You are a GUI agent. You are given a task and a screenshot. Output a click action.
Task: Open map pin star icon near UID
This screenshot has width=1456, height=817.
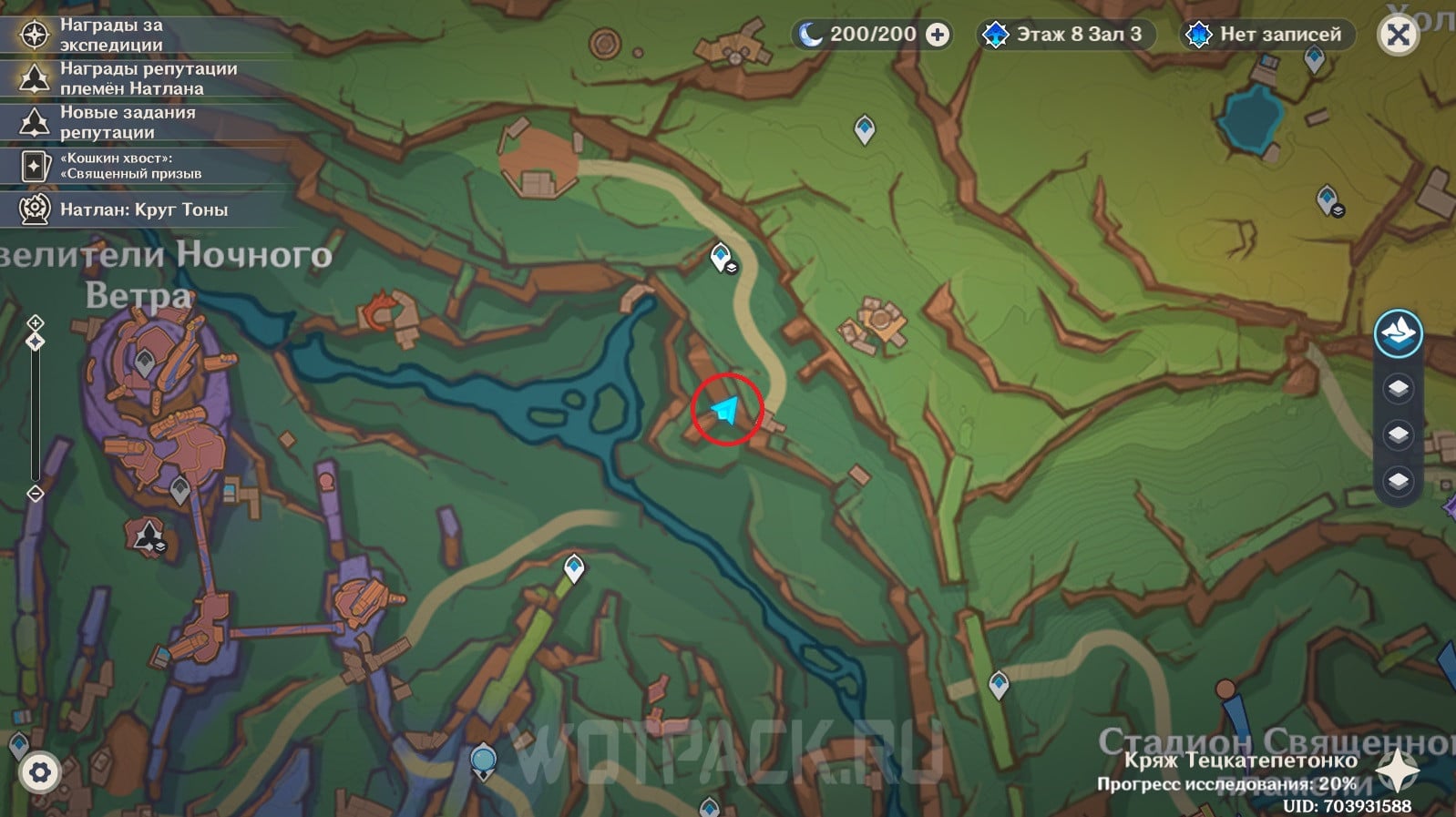coord(1397,771)
